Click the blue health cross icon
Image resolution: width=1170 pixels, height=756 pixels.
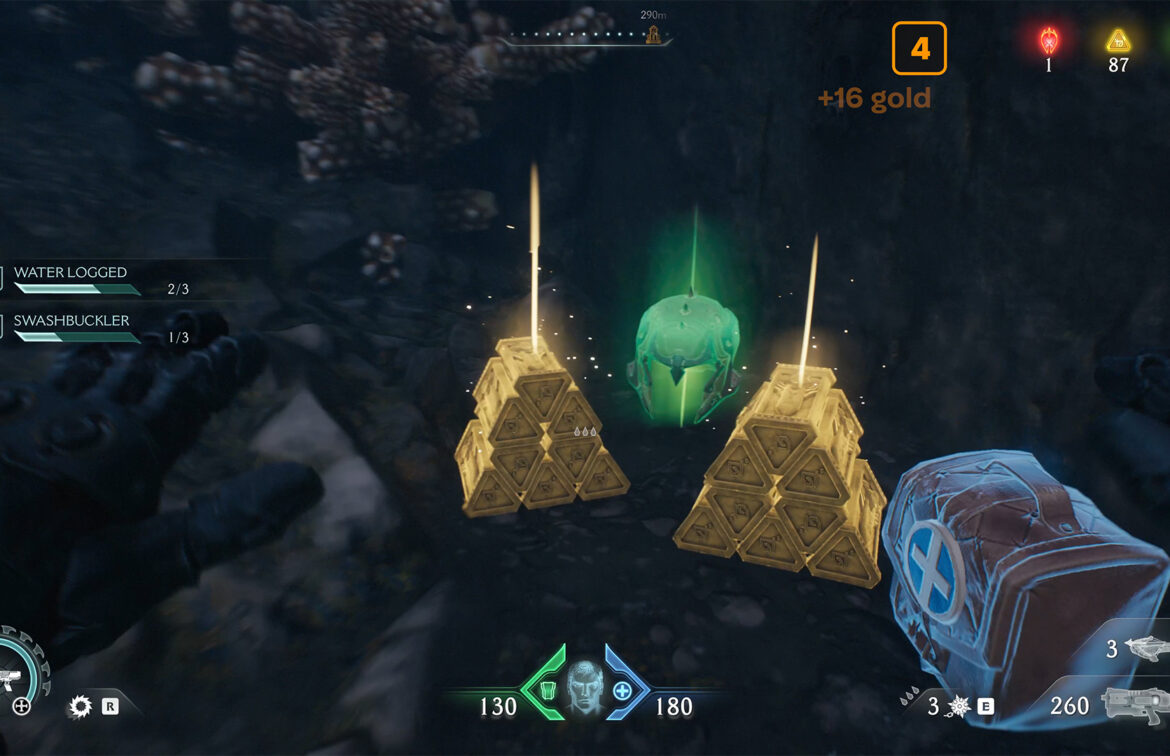point(622,690)
